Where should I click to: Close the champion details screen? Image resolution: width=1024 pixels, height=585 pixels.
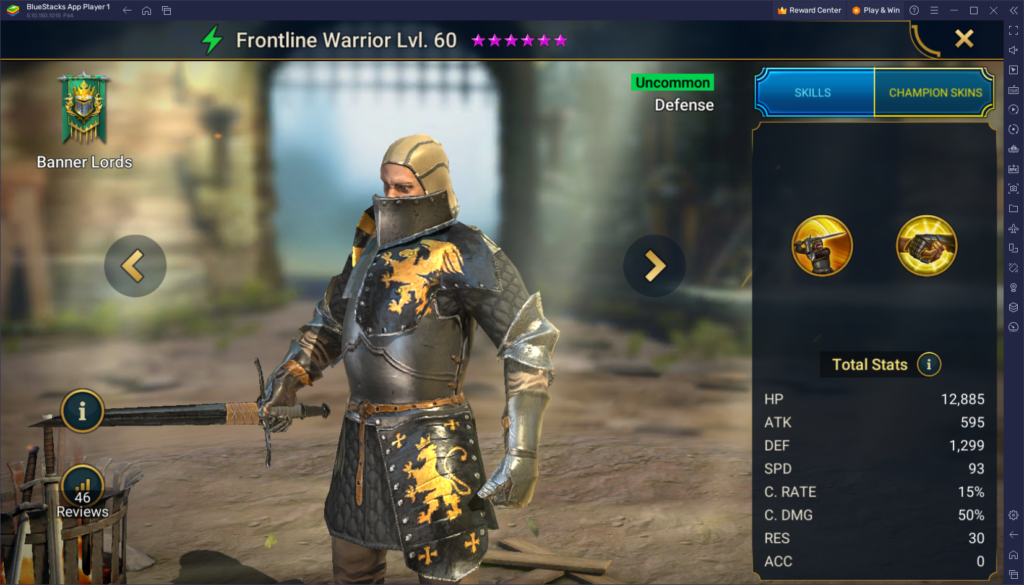click(x=963, y=39)
